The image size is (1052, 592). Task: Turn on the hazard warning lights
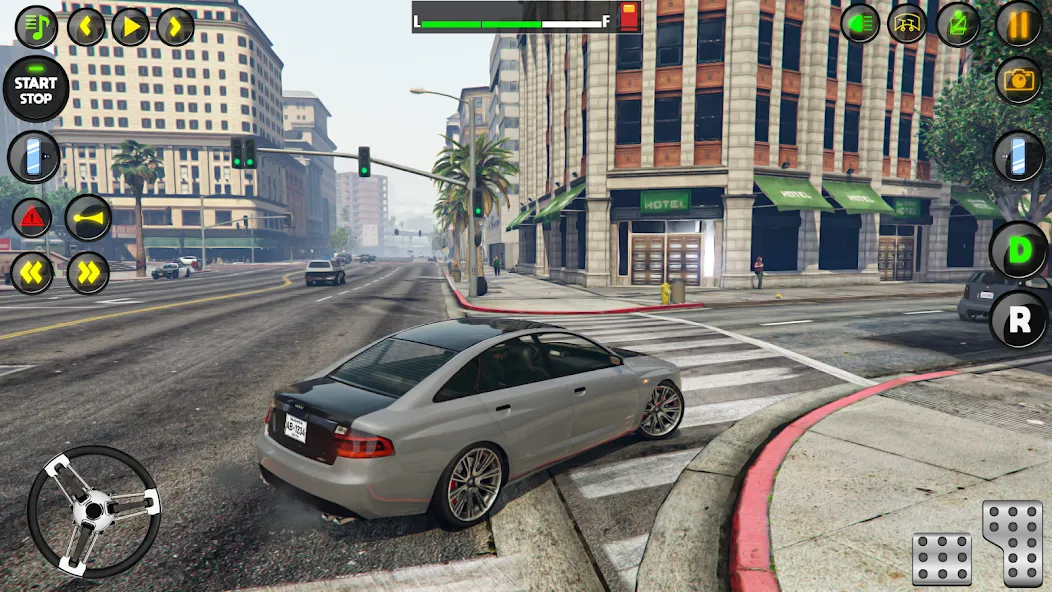(32, 217)
